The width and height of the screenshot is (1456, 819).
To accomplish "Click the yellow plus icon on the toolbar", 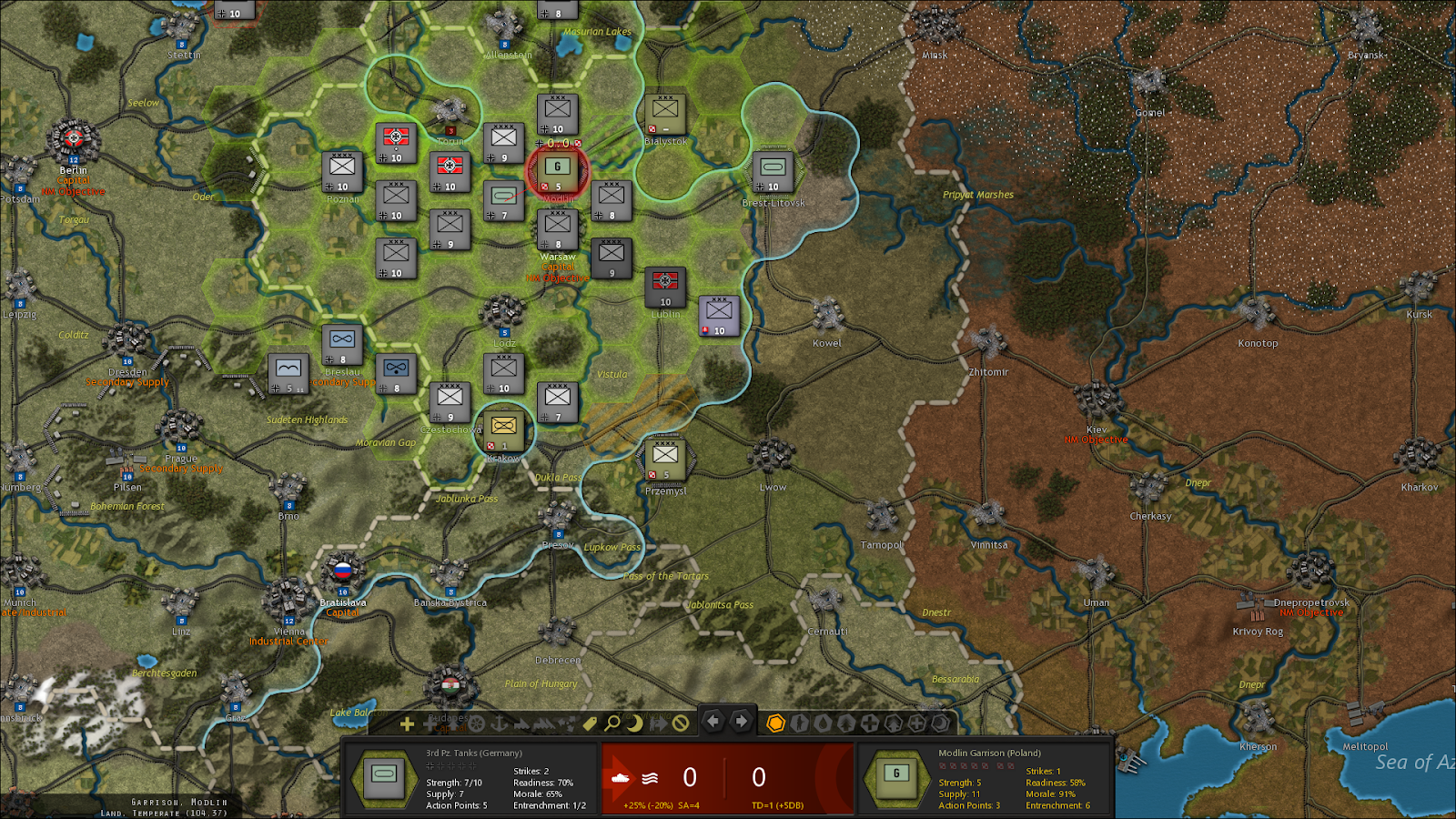I will pyautogui.click(x=406, y=725).
